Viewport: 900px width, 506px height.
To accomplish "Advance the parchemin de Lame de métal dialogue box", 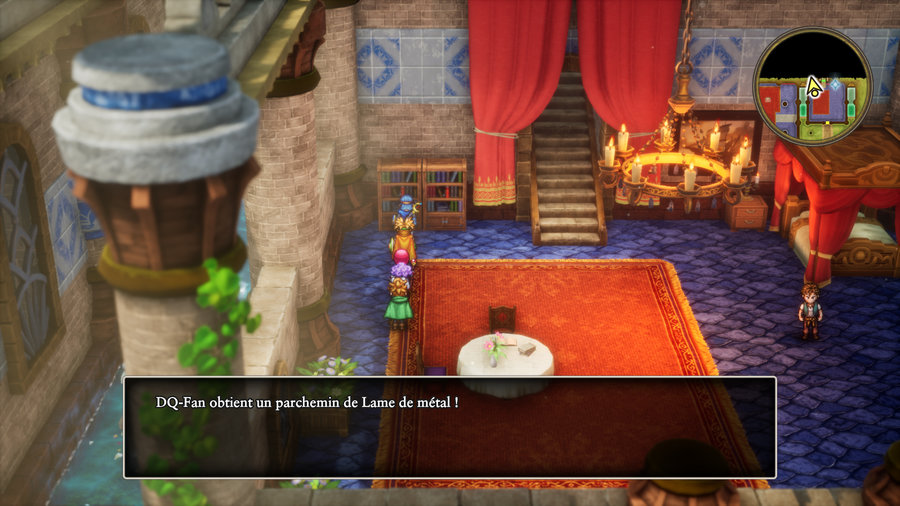I will click(x=449, y=427).
